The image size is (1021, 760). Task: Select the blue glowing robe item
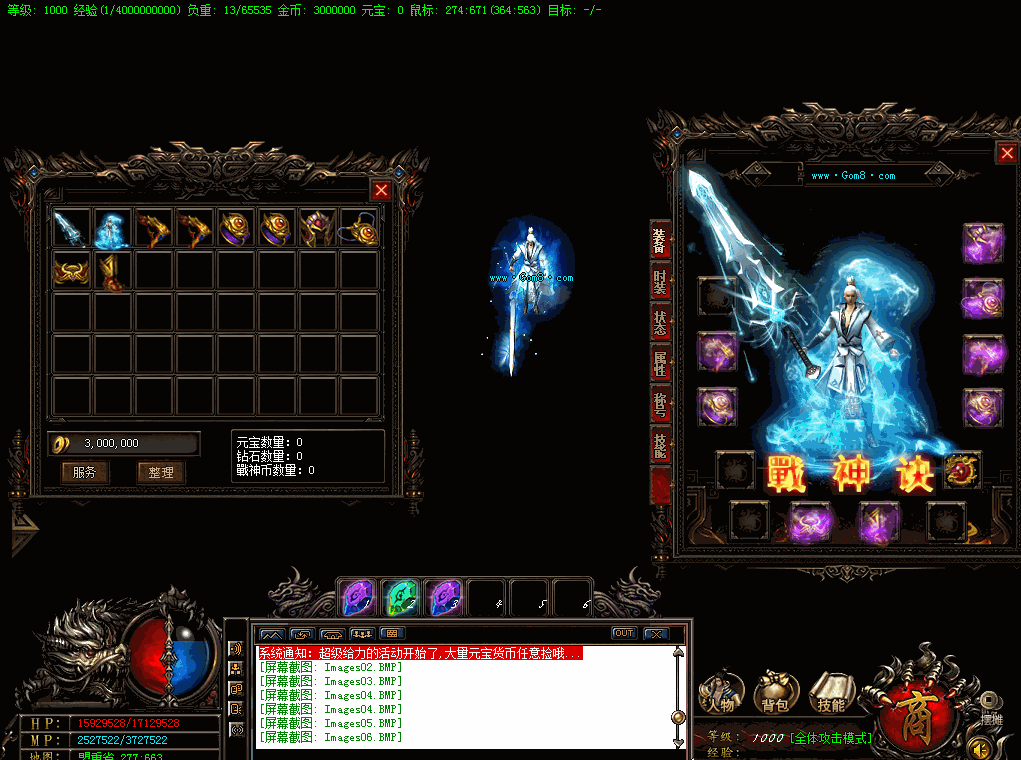pyautogui.click(x=112, y=229)
